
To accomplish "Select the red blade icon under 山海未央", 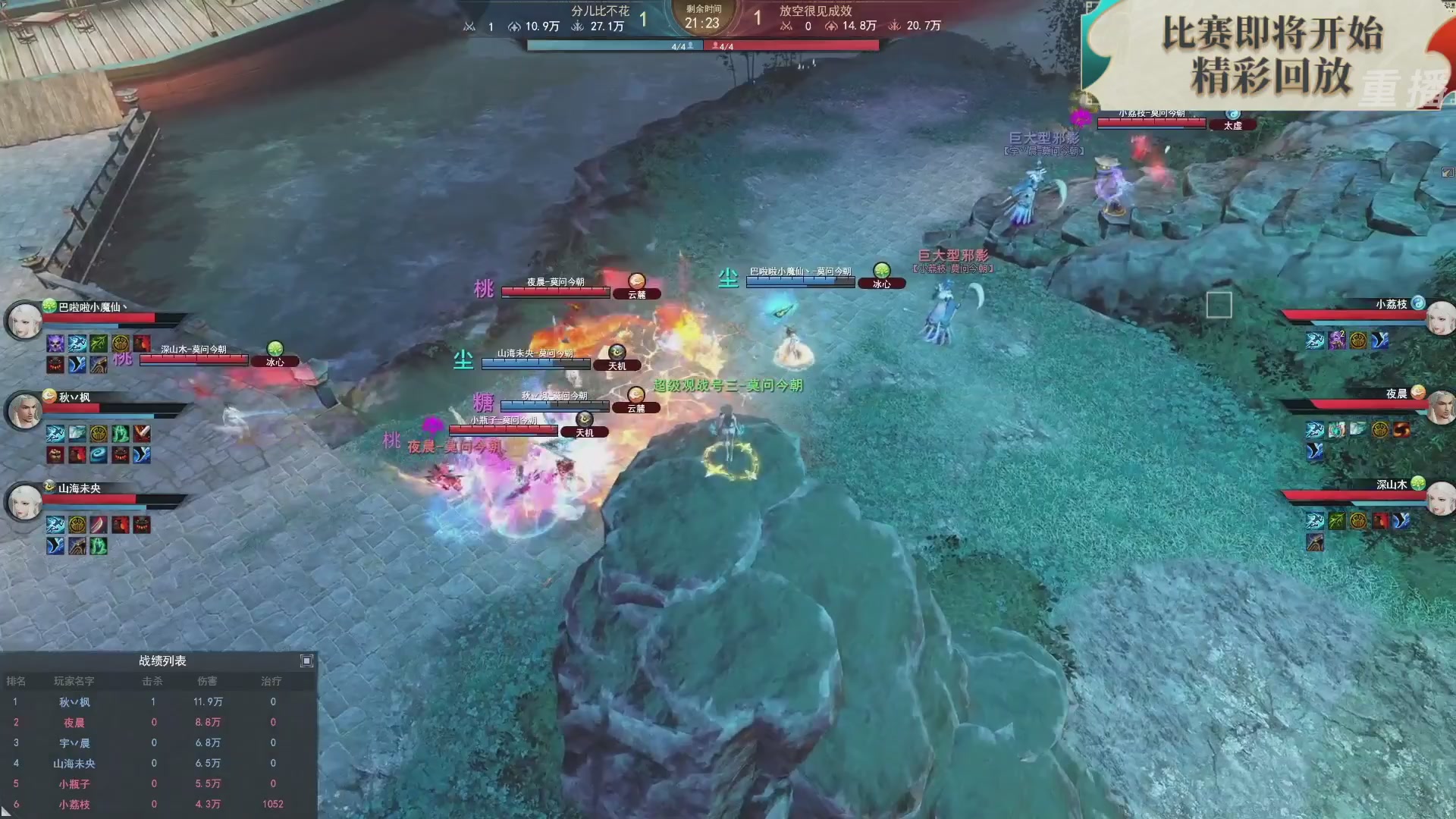I will pos(99,525).
